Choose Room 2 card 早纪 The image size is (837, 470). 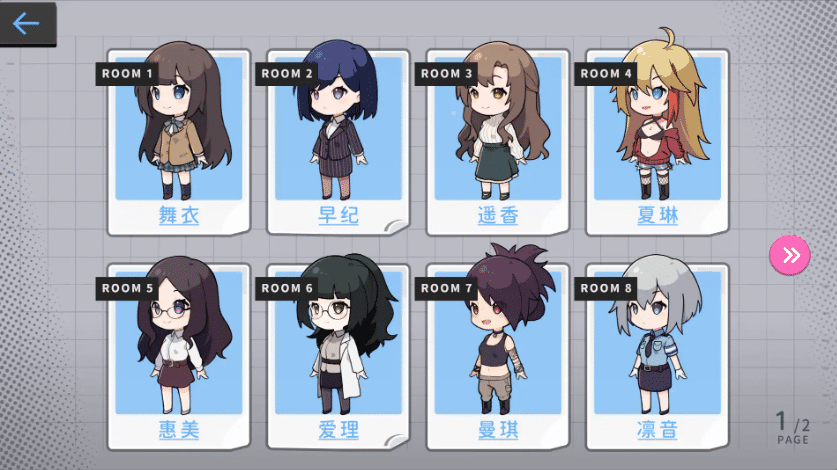(x=338, y=140)
